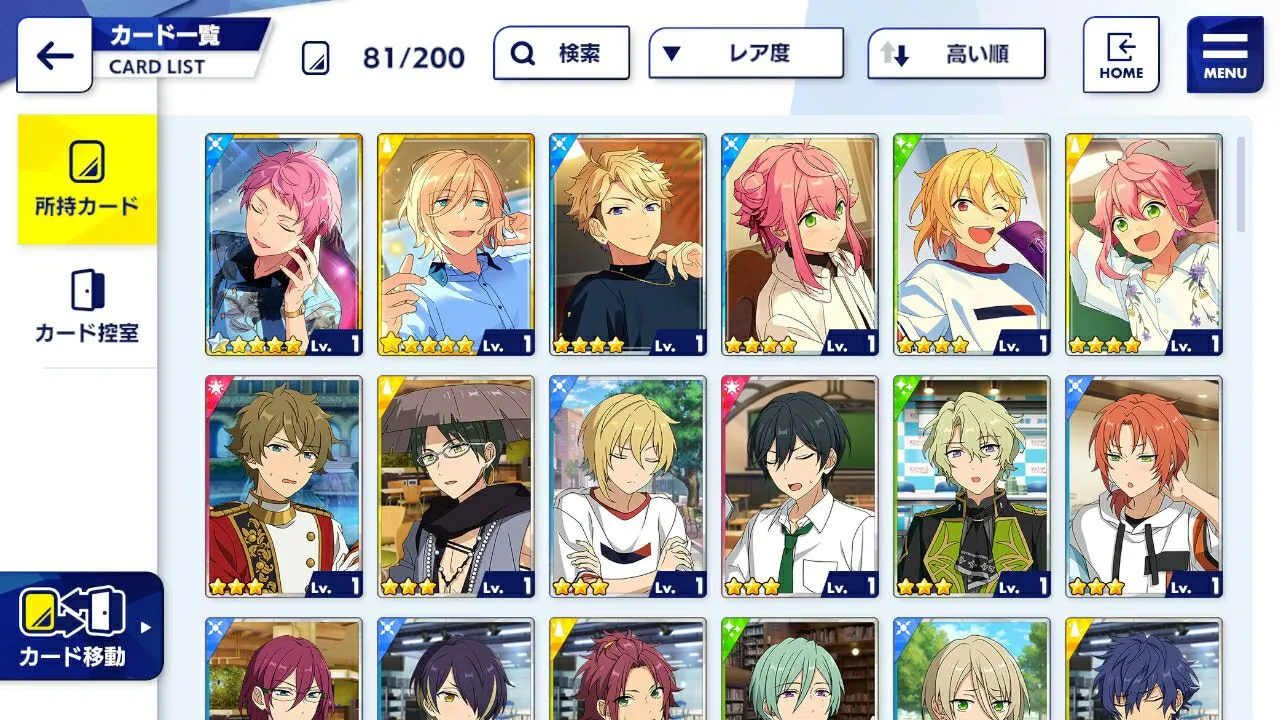
Task: Toggle the 高い順 sort order
Action: pyautogui.click(x=956, y=54)
